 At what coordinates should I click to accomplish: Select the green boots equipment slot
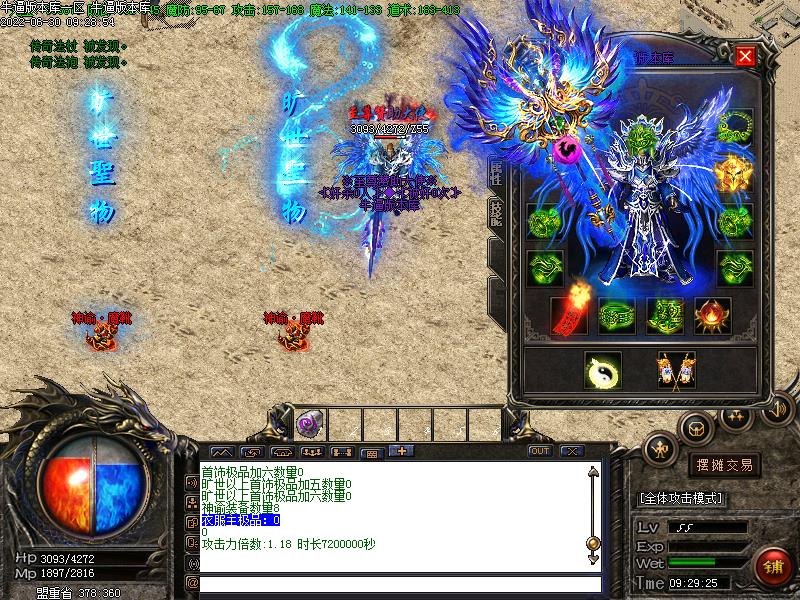point(665,315)
